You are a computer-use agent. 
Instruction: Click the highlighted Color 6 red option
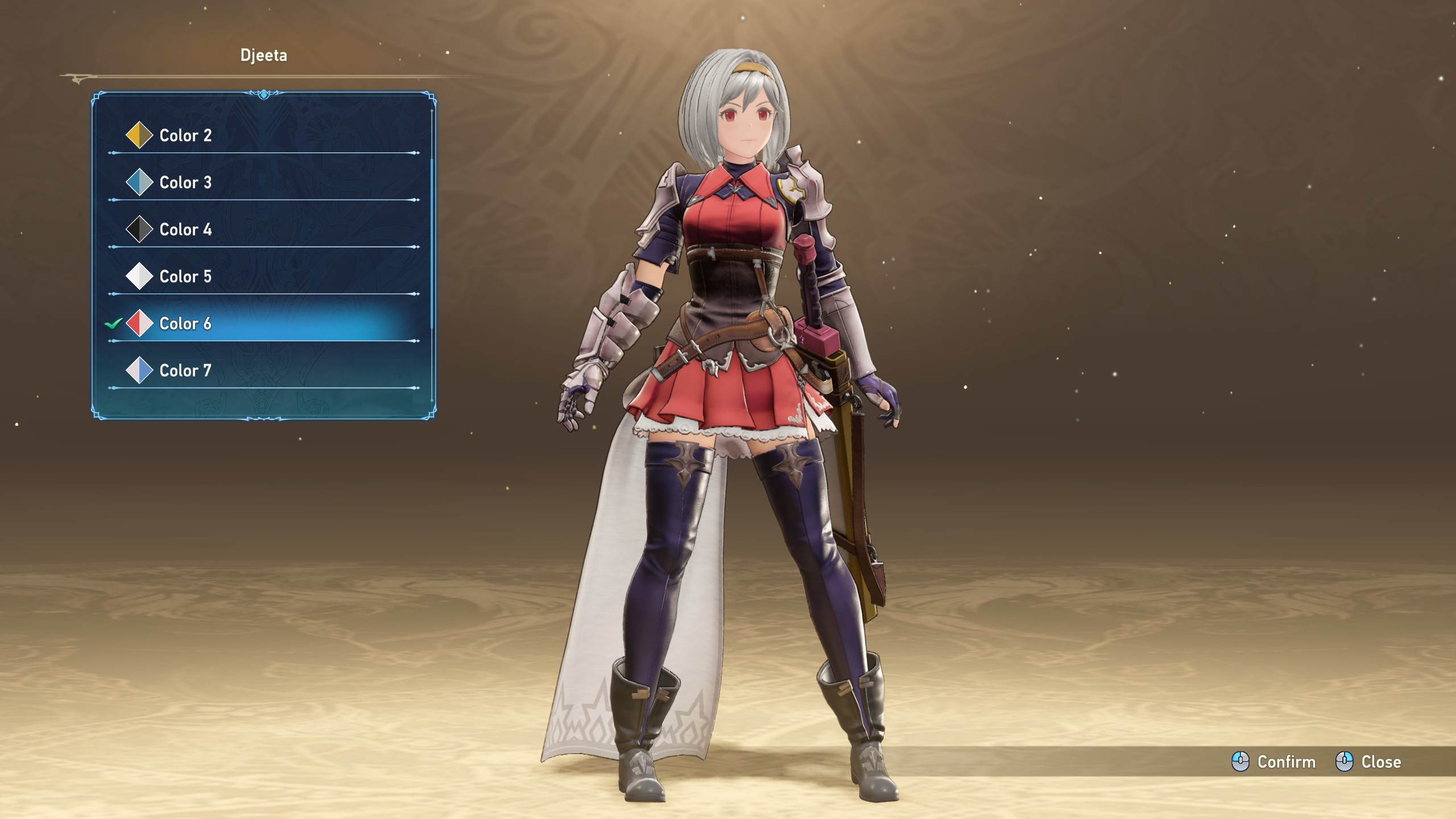(x=185, y=324)
